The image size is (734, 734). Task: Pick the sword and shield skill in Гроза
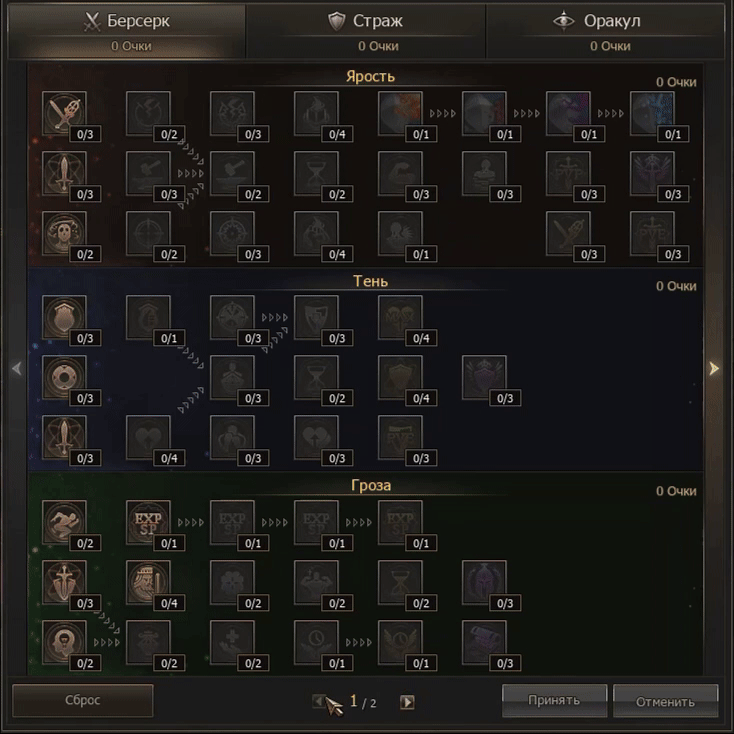coord(64,581)
